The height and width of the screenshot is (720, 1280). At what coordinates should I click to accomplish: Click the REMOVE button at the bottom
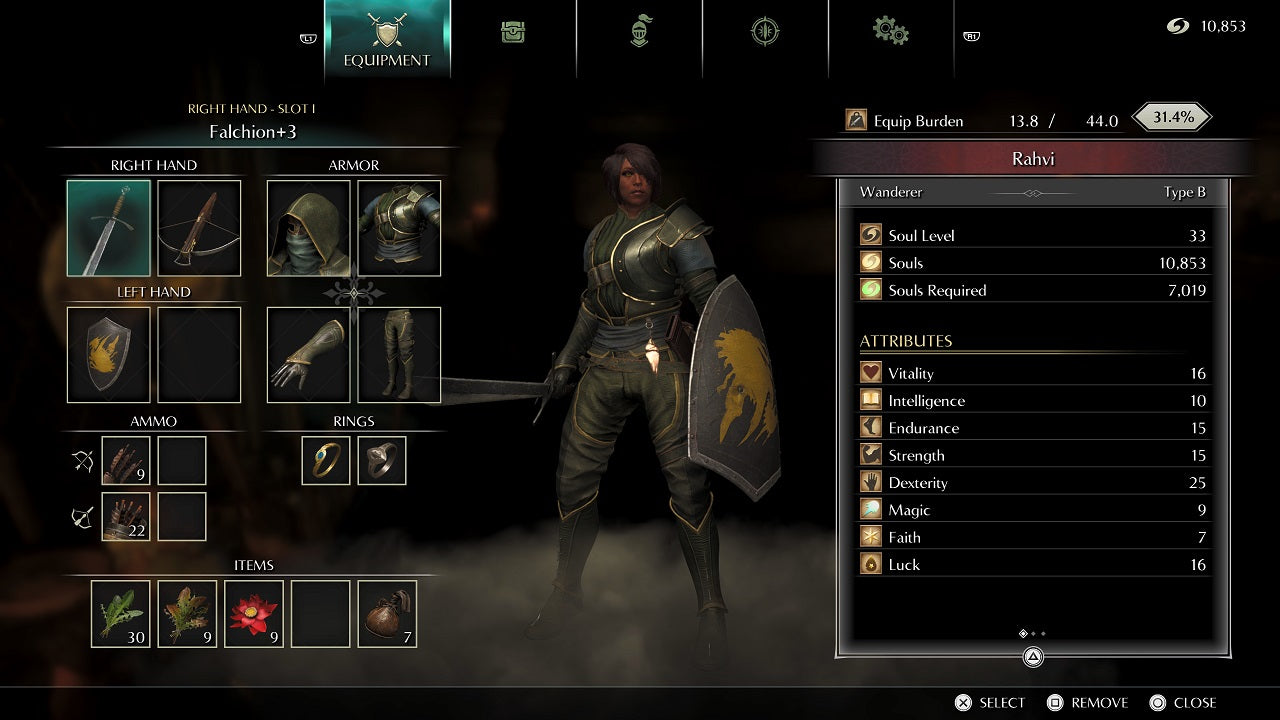click(x=1088, y=702)
